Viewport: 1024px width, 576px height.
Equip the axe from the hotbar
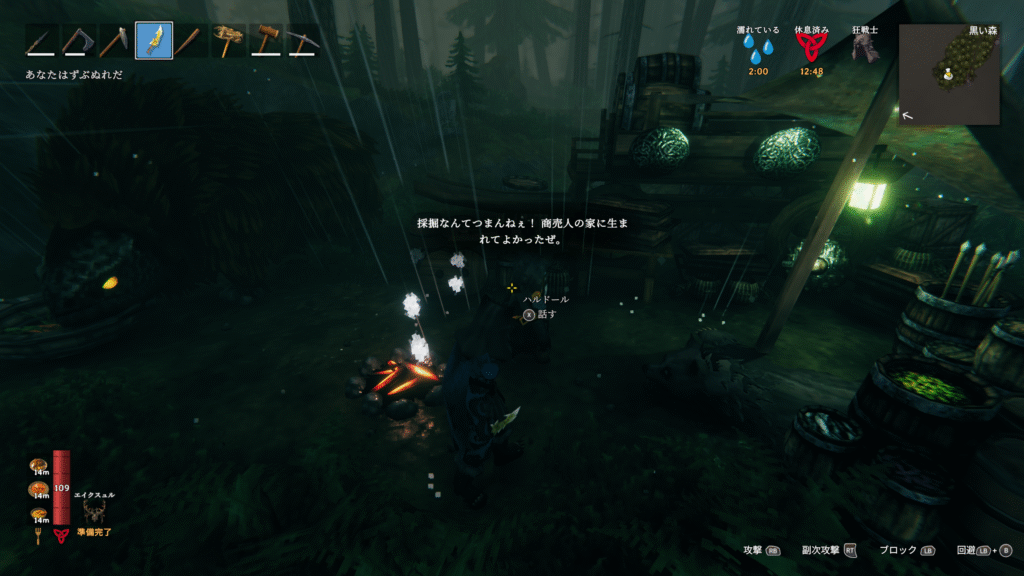point(79,41)
